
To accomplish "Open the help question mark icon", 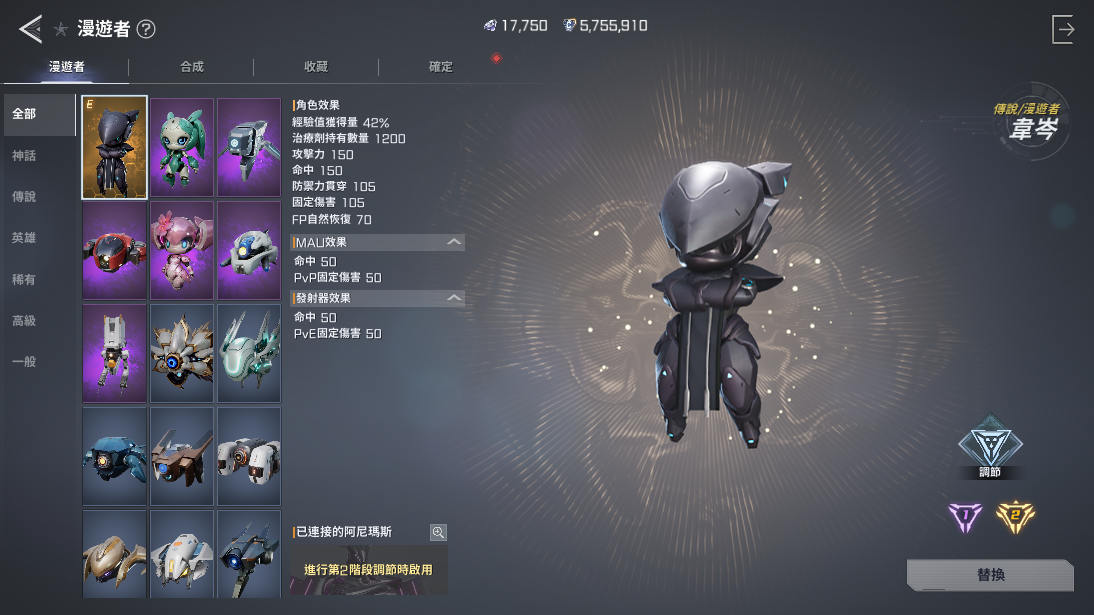I will tap(146, 29).
